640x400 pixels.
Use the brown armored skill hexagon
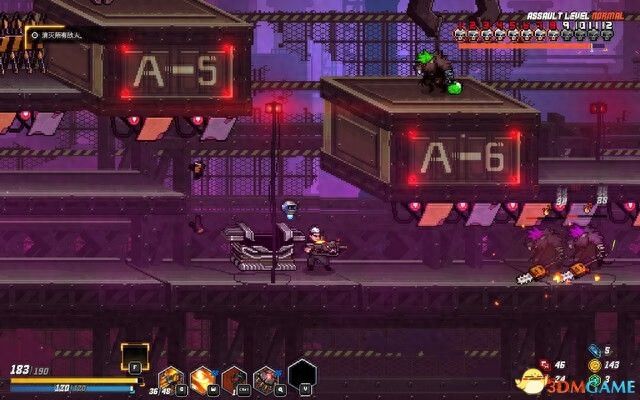pos(235,379)
